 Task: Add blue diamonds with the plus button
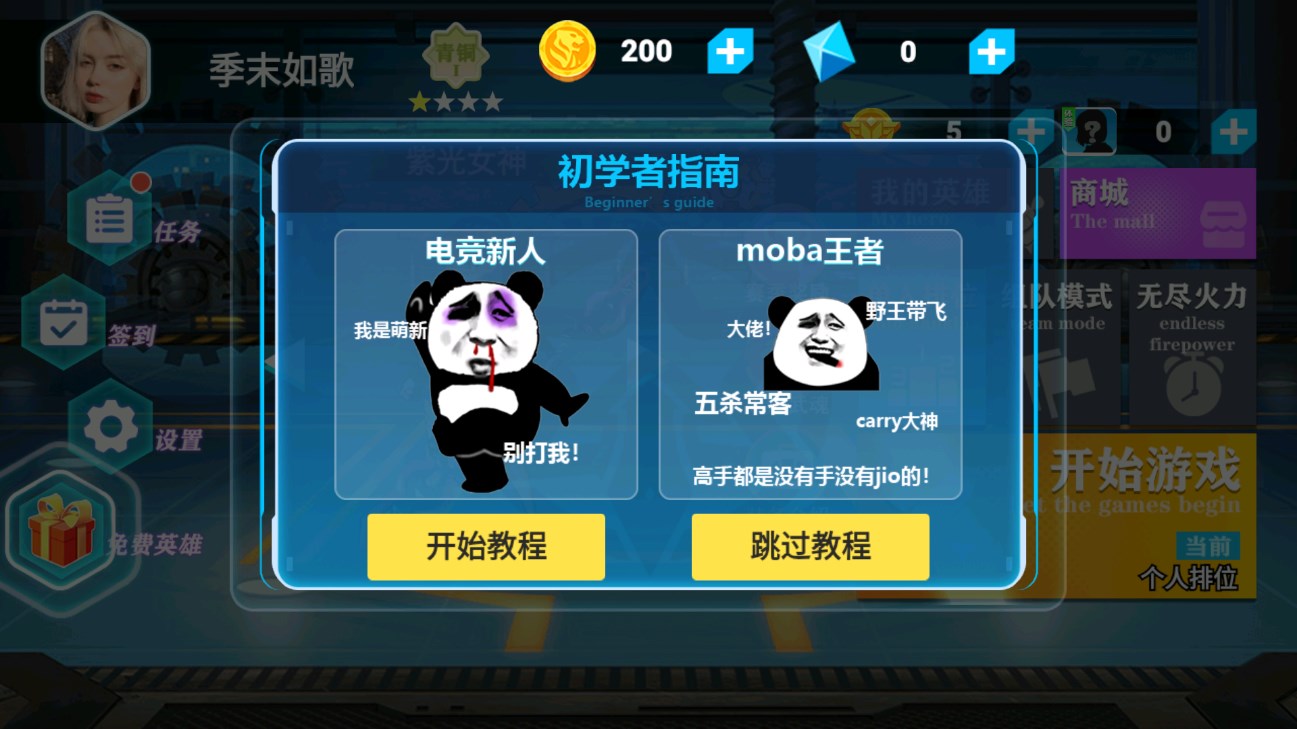[991, 52]
